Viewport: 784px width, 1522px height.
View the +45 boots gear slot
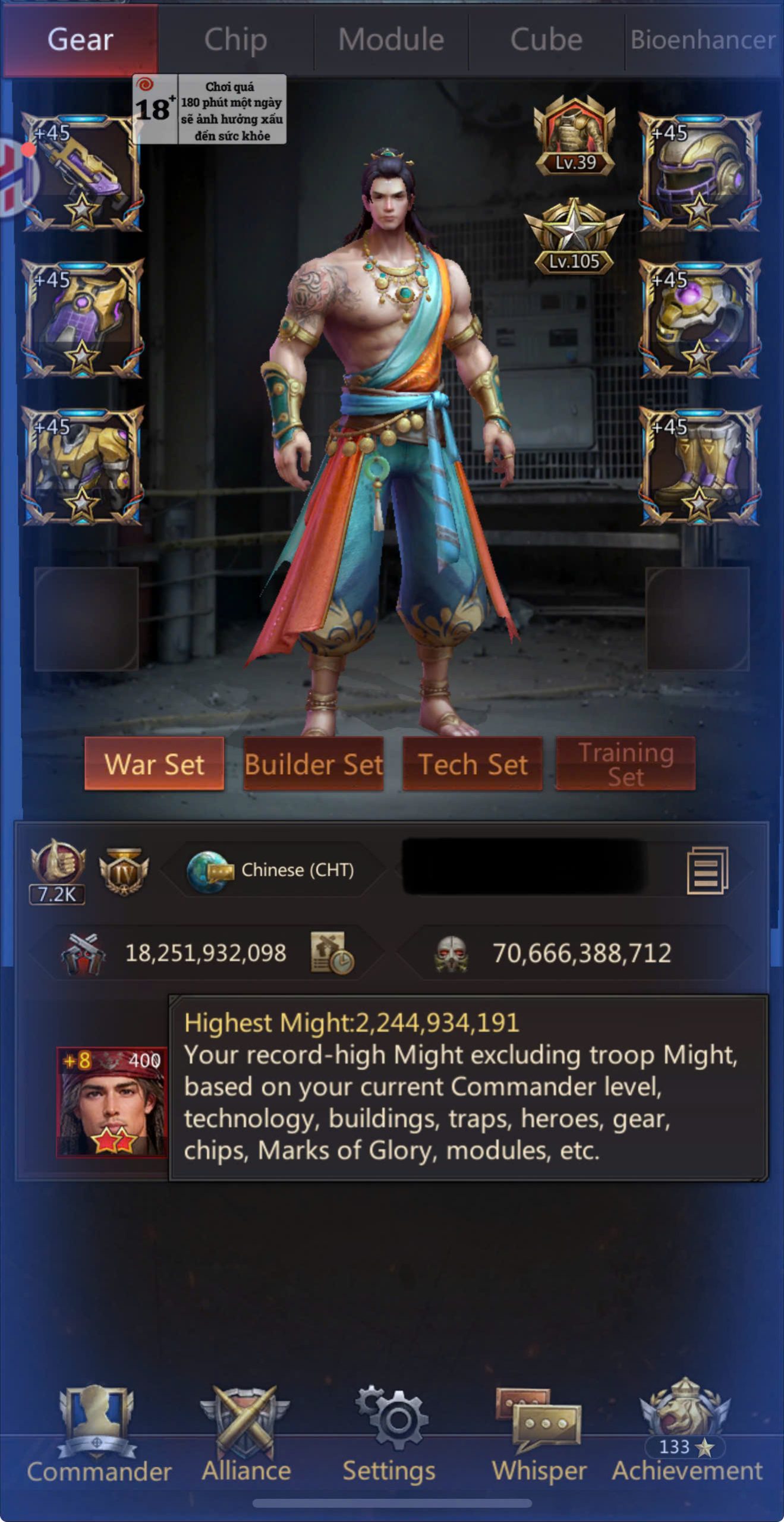click(700, 466)
